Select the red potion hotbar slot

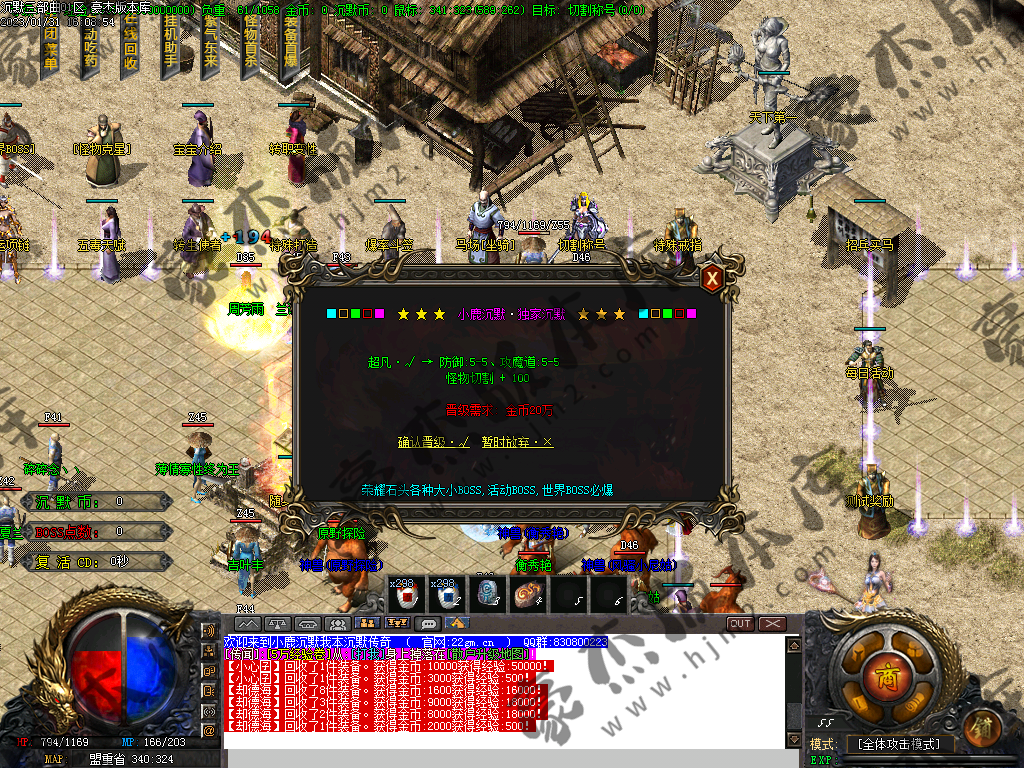pyautogui.click(x=407, y=596)
